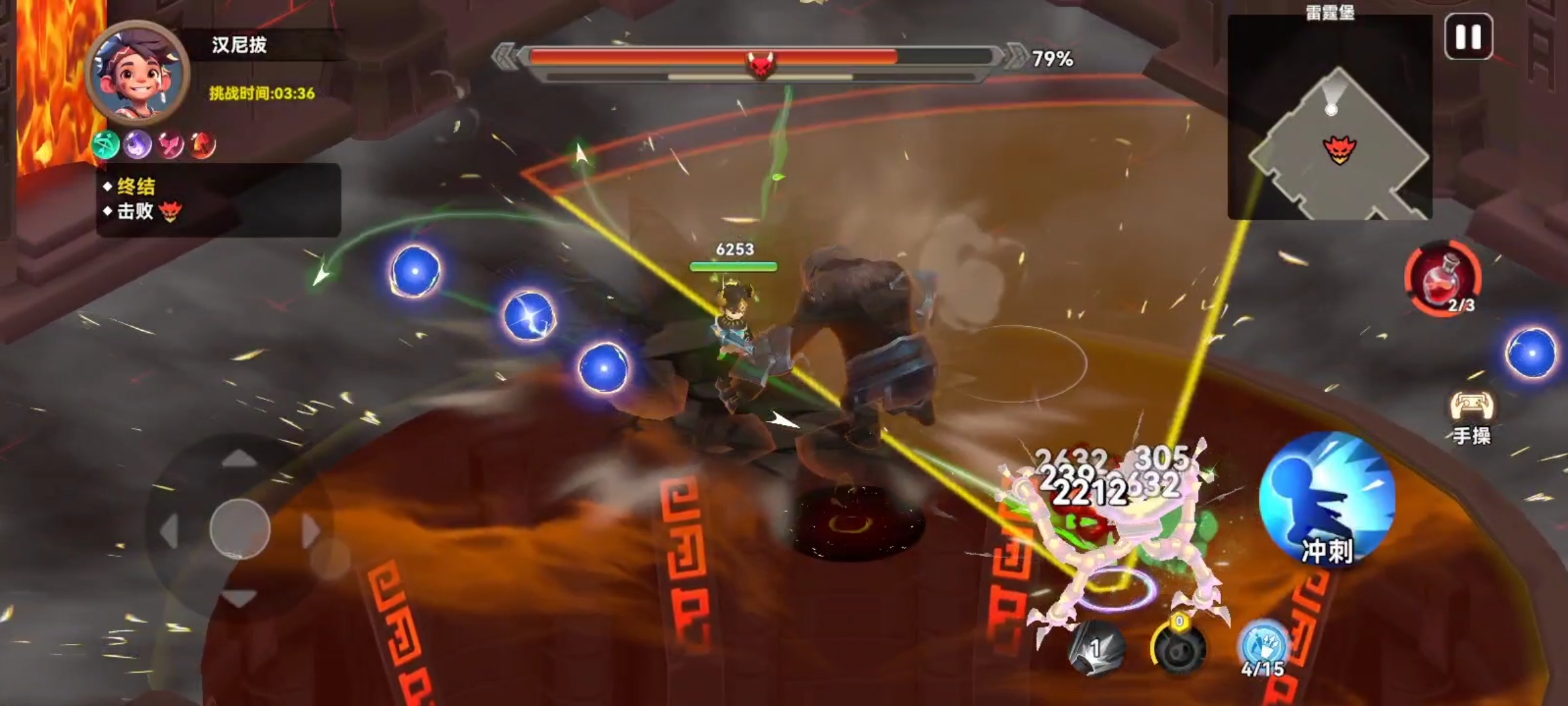Toggle the 手操 manual control button
The height and width of the screenshot is (706, 1568).
tap(1471, 417)
